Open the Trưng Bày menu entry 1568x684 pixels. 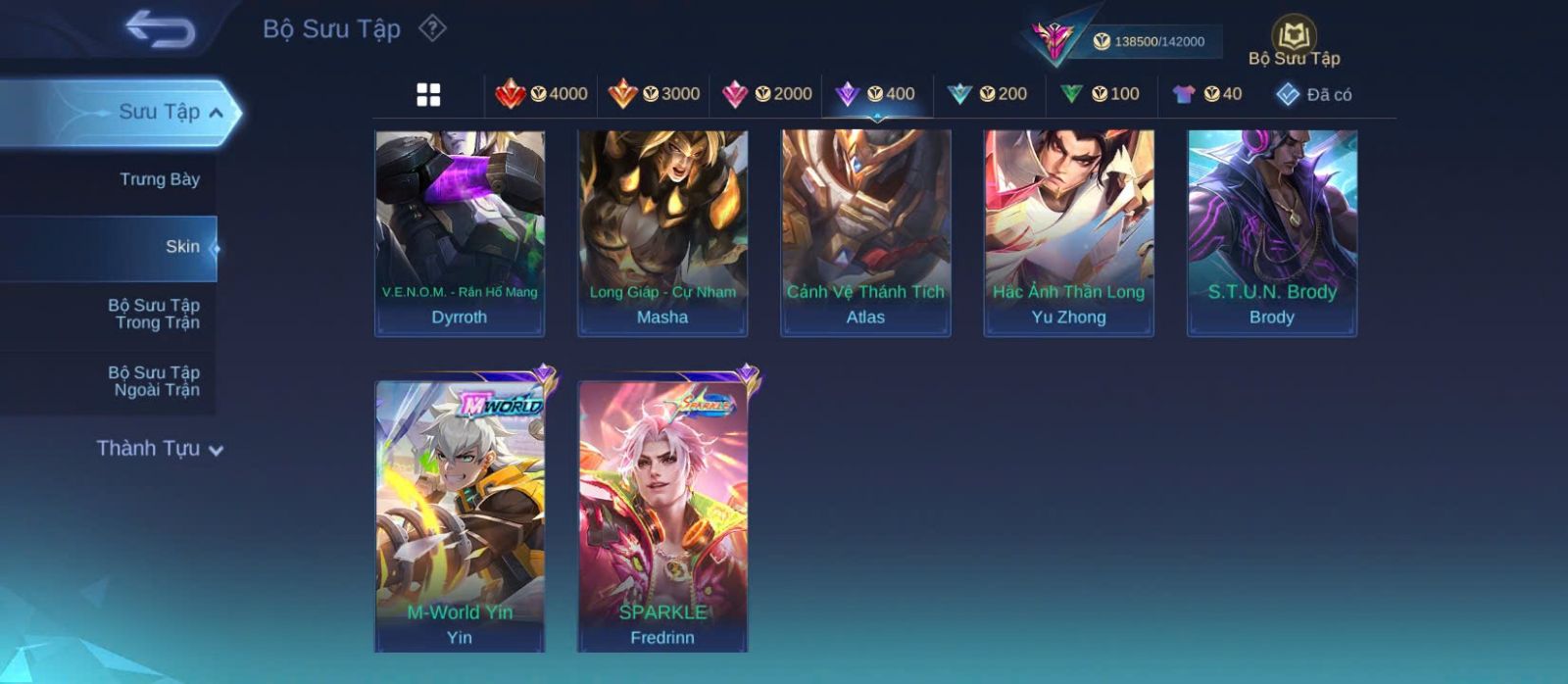coord(159,179)
